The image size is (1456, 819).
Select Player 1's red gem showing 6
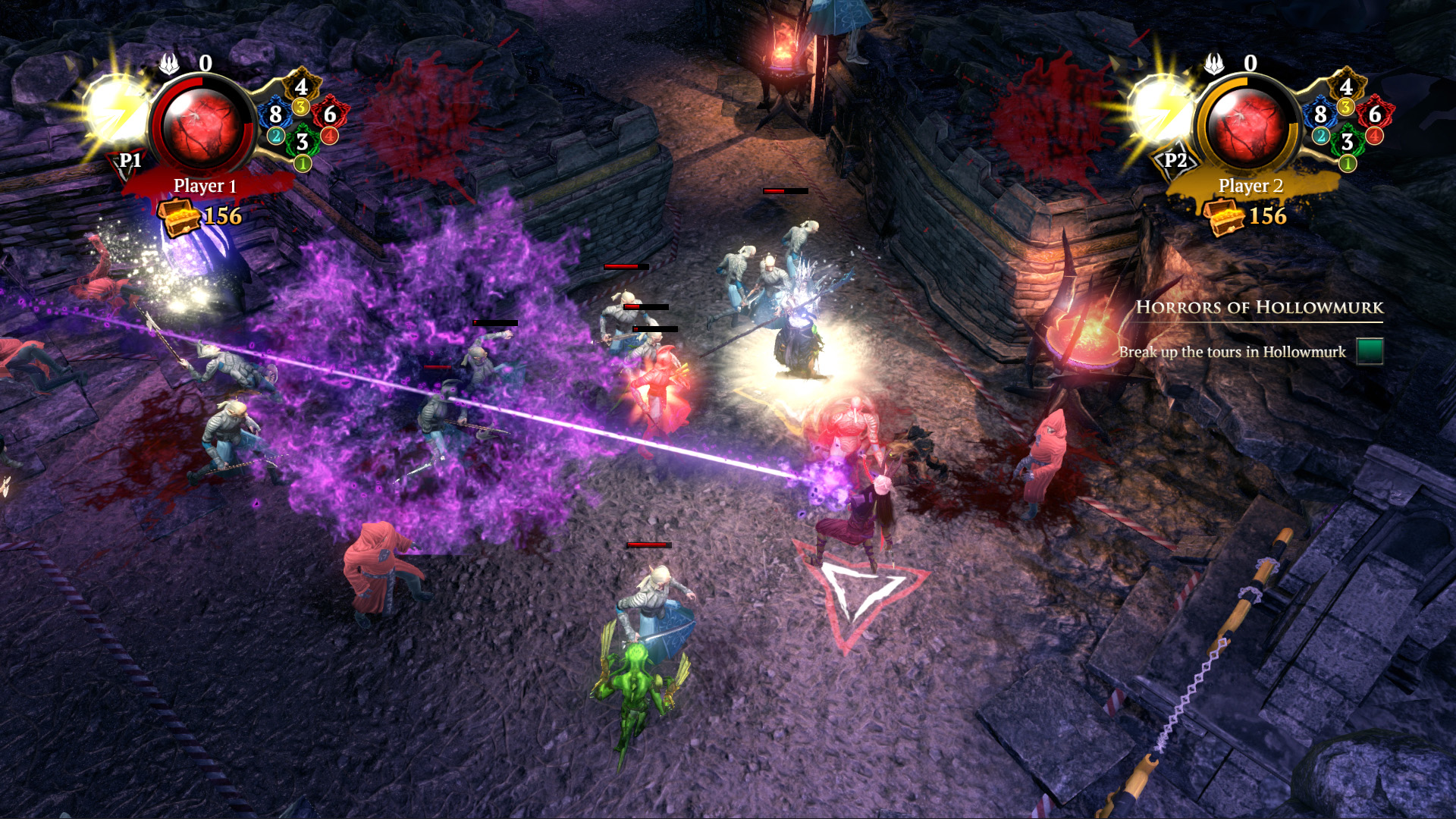coord(330,115)
